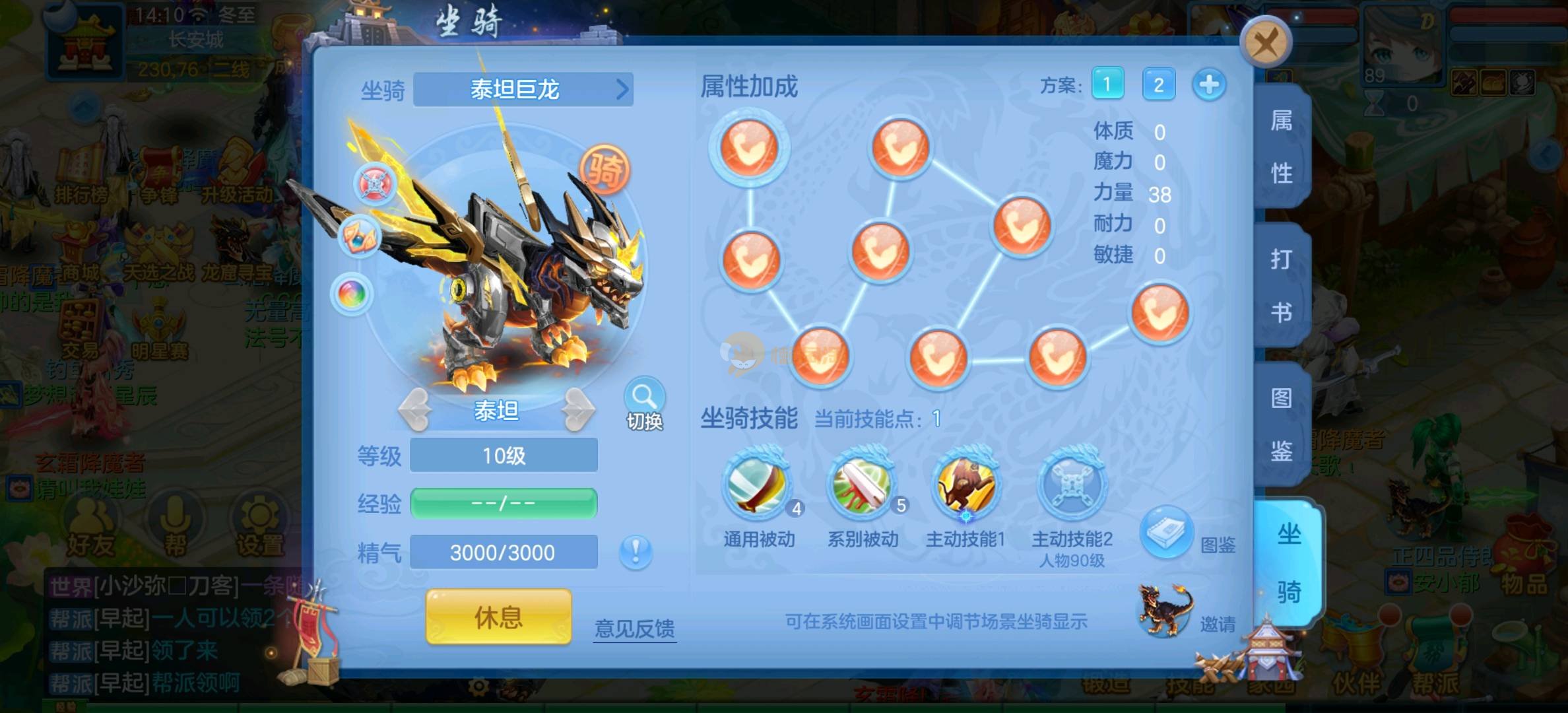Select attribute scheme 1
This screenshot has height=713, width=1568.
(x=1107, y=85)
